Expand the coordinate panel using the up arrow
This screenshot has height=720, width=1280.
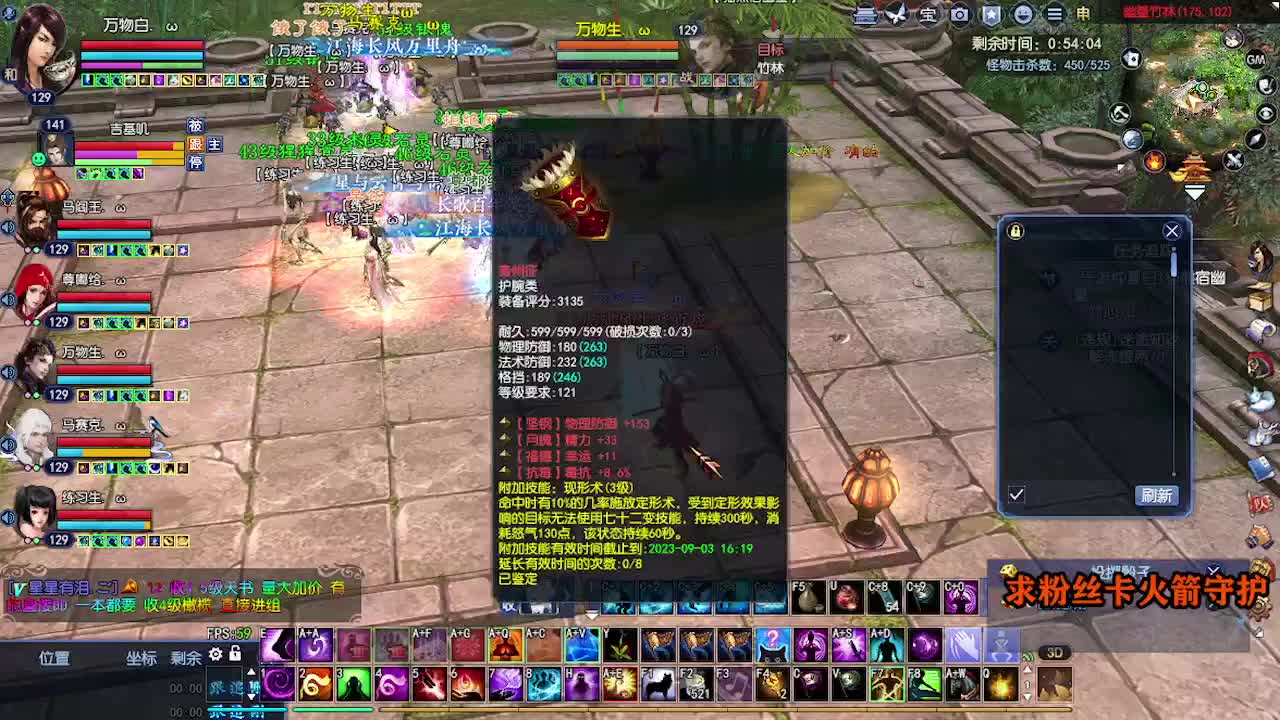click(x=251, y=671)
